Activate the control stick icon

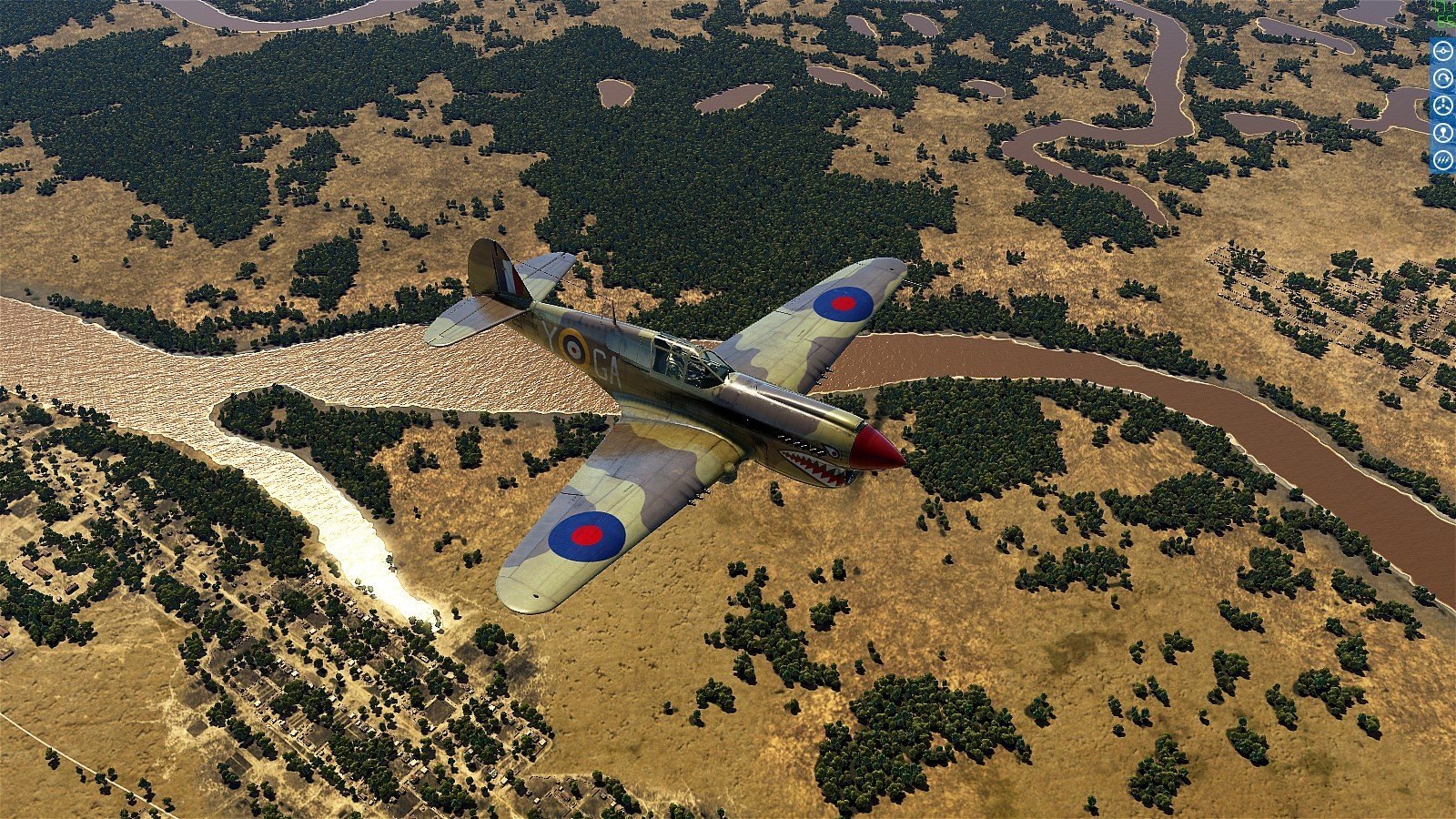point(1442,133)
